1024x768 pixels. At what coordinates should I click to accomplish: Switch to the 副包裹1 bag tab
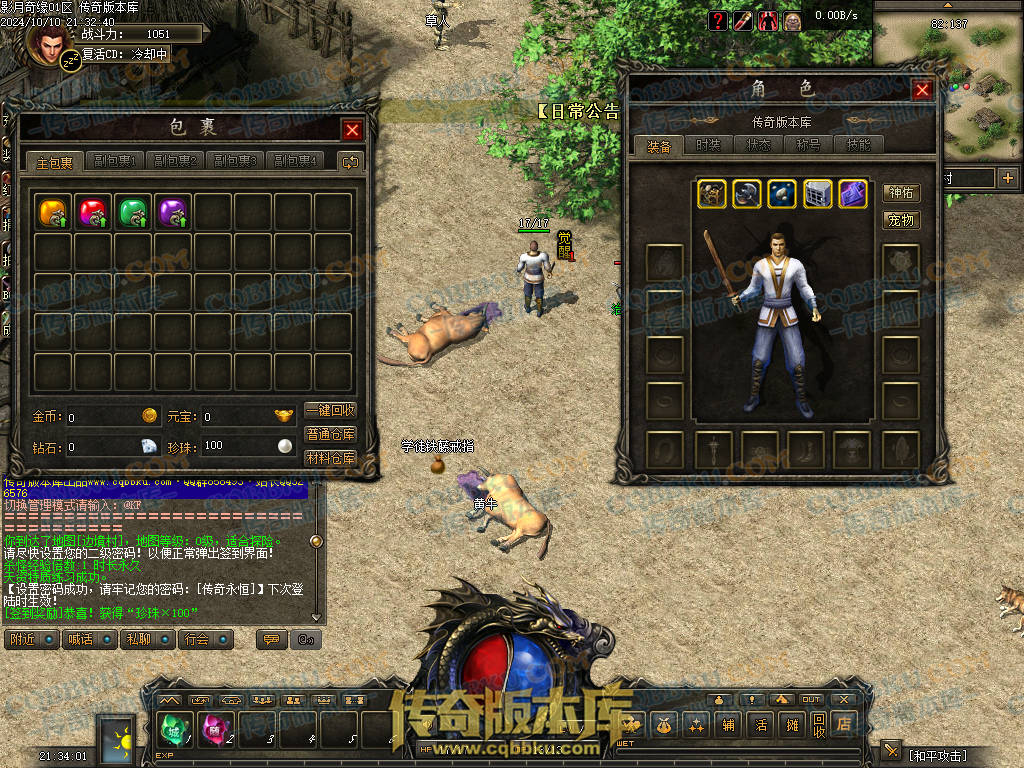coord(115,161)
